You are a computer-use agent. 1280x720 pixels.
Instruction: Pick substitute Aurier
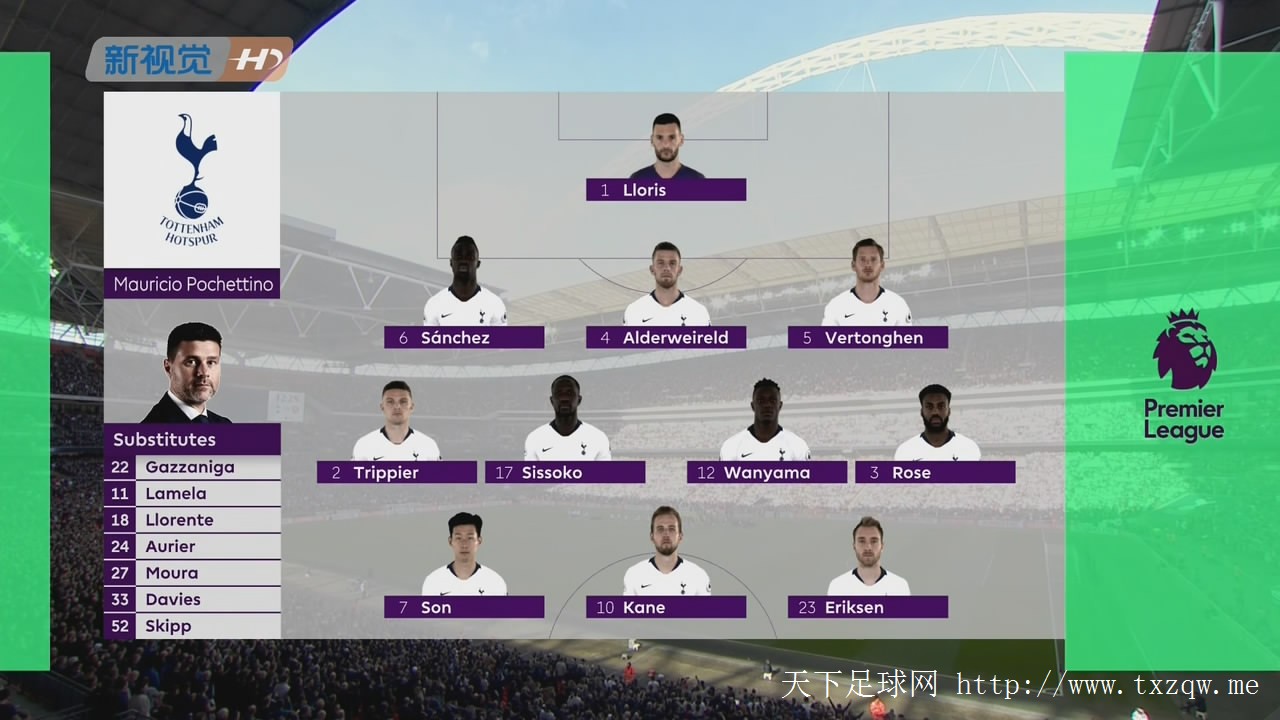(x=192, y=547)
